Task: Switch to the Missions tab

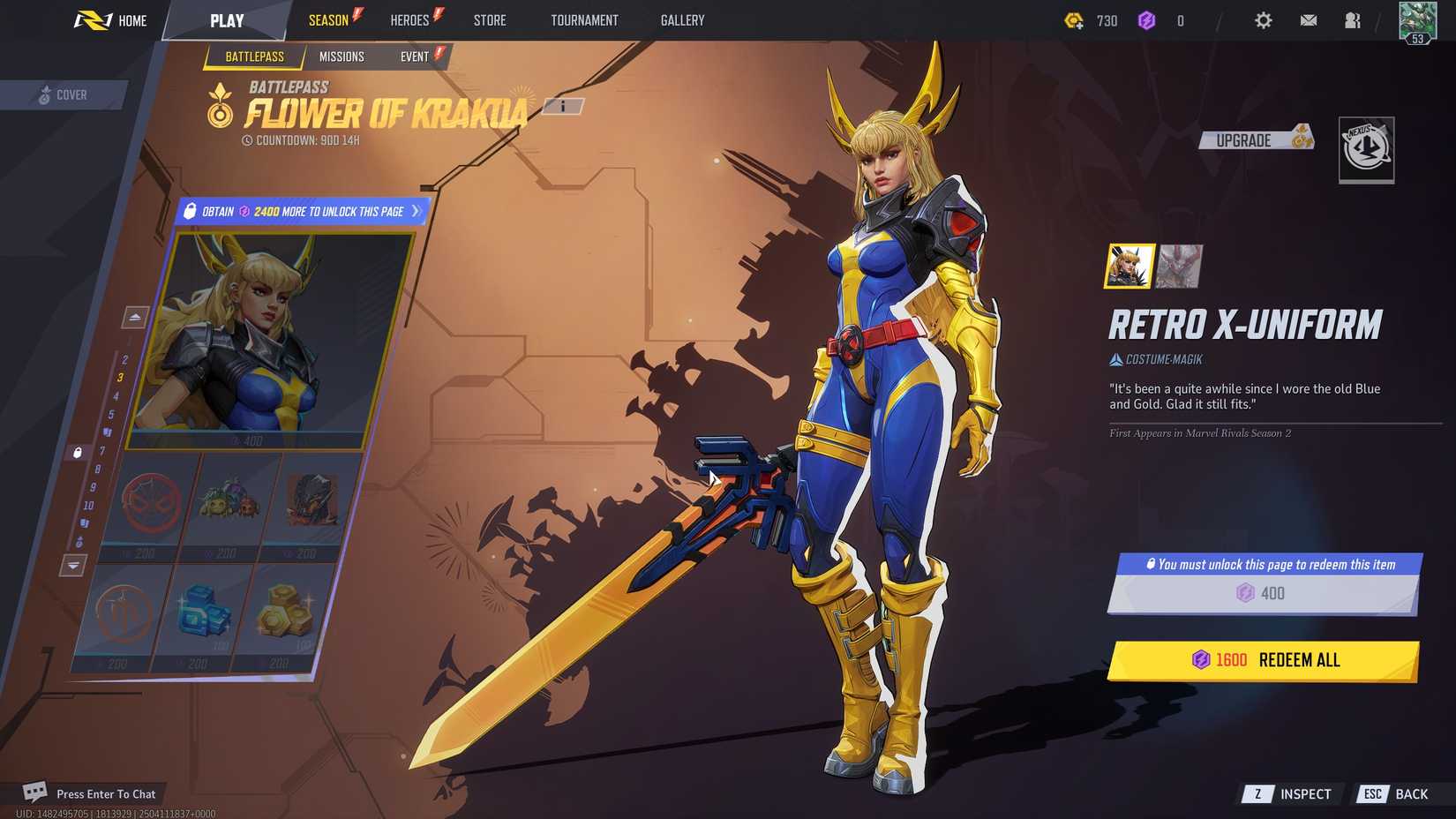Action: [342, 56]
